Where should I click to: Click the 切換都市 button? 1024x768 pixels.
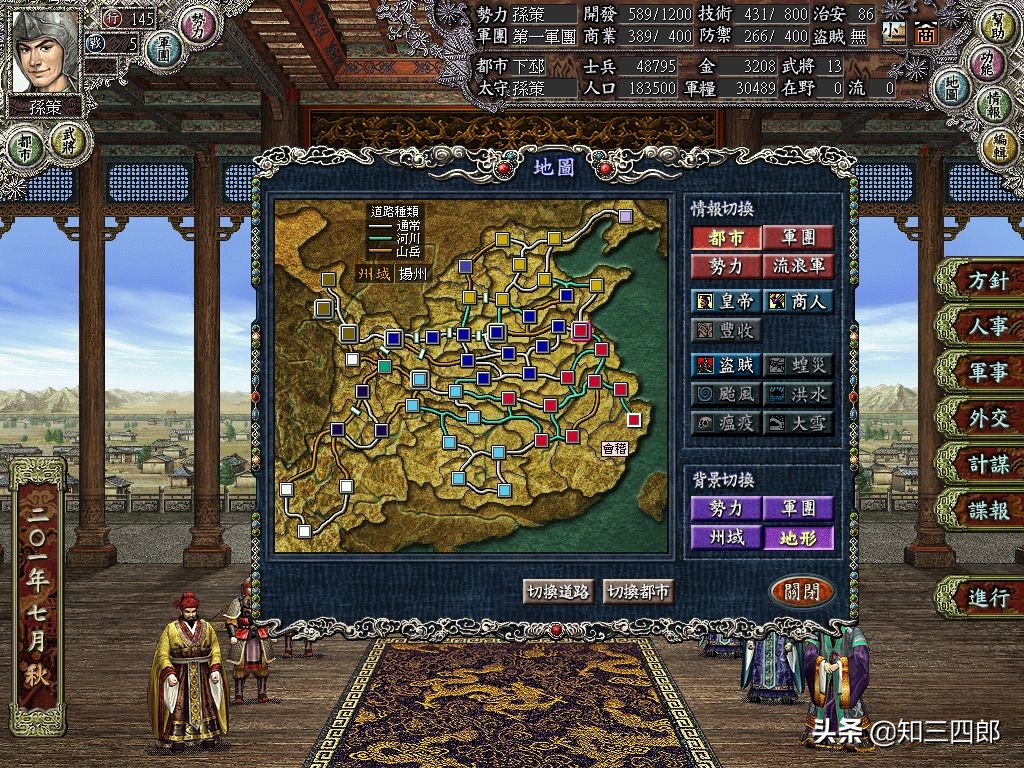click(638, 591)
